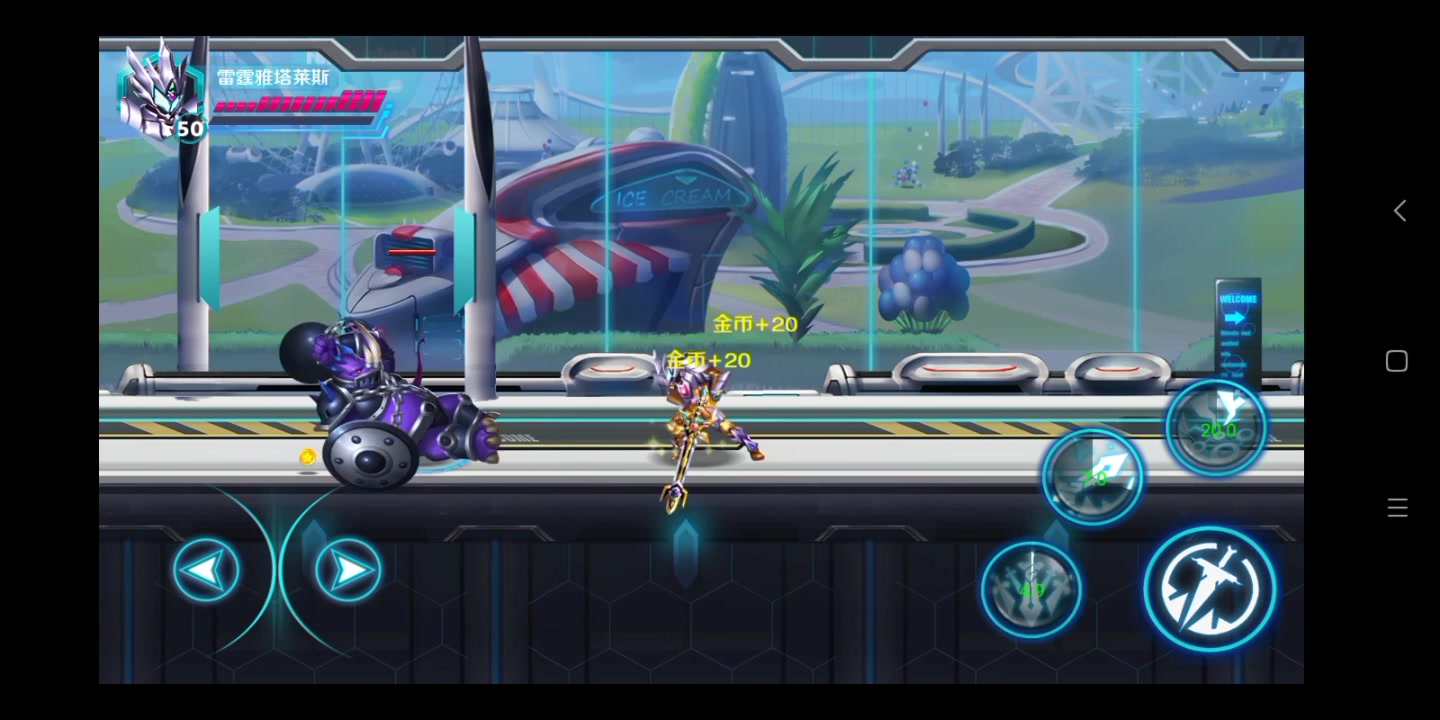Use the triple swords skill on 4.9 cooldown
This screenshot has width=1440, height=720.
[x=1031, y=589]
